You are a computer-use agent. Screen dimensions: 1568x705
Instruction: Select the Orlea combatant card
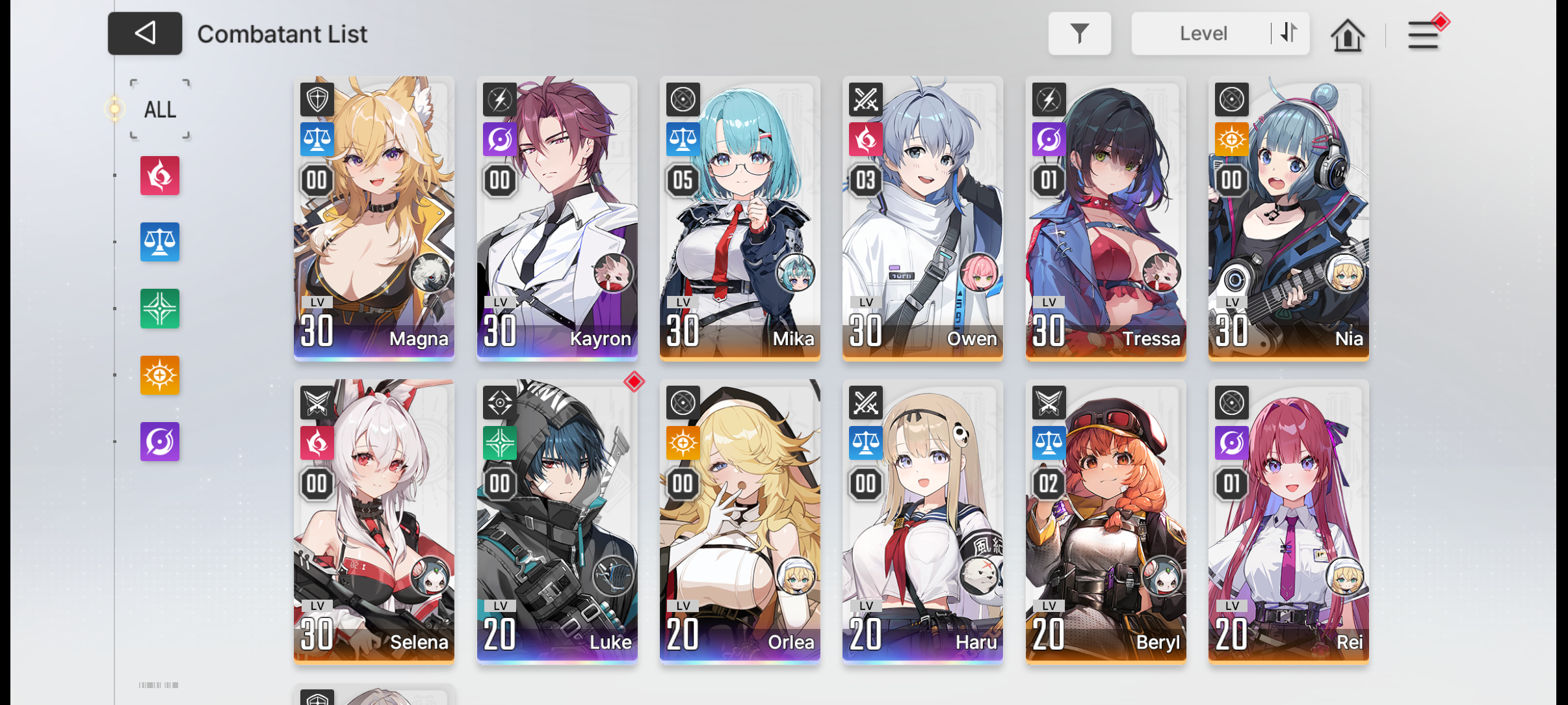pos(740,521)
